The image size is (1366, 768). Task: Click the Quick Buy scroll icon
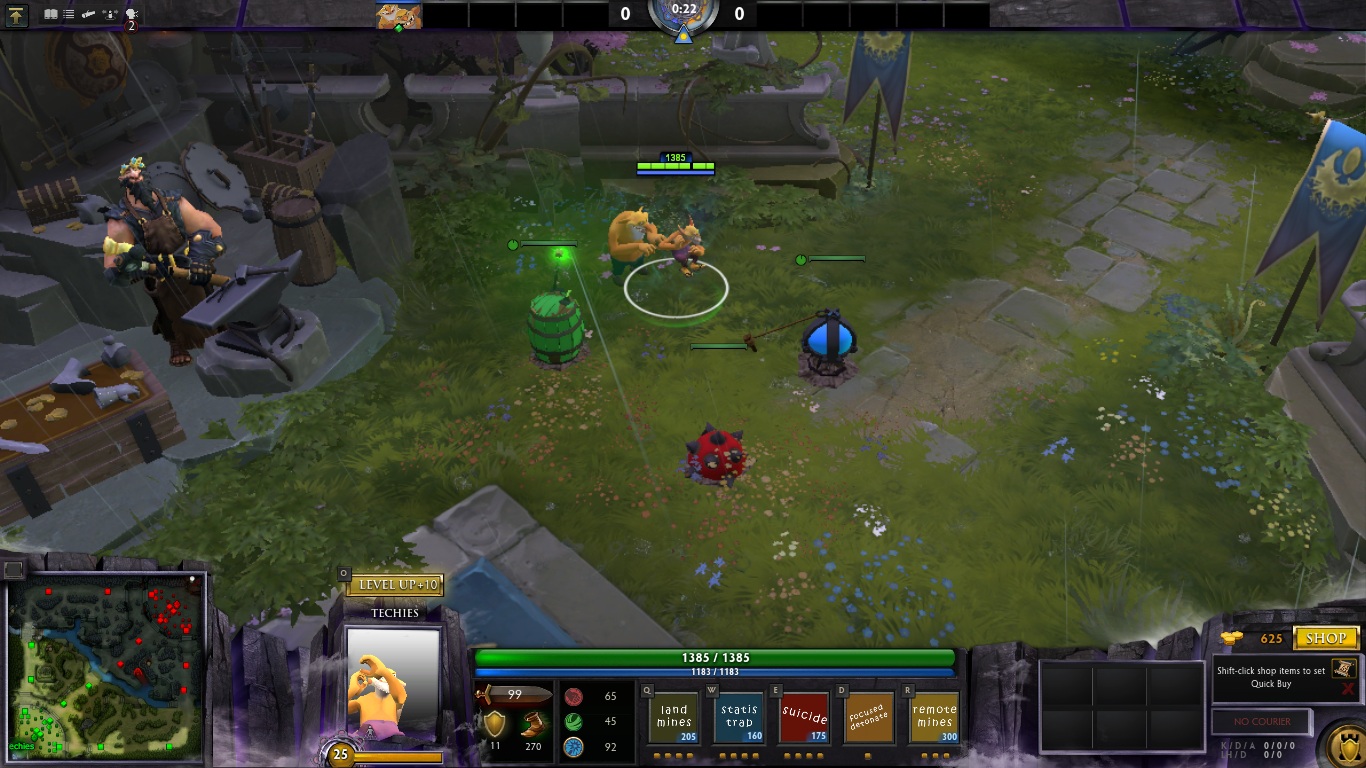1344,670
